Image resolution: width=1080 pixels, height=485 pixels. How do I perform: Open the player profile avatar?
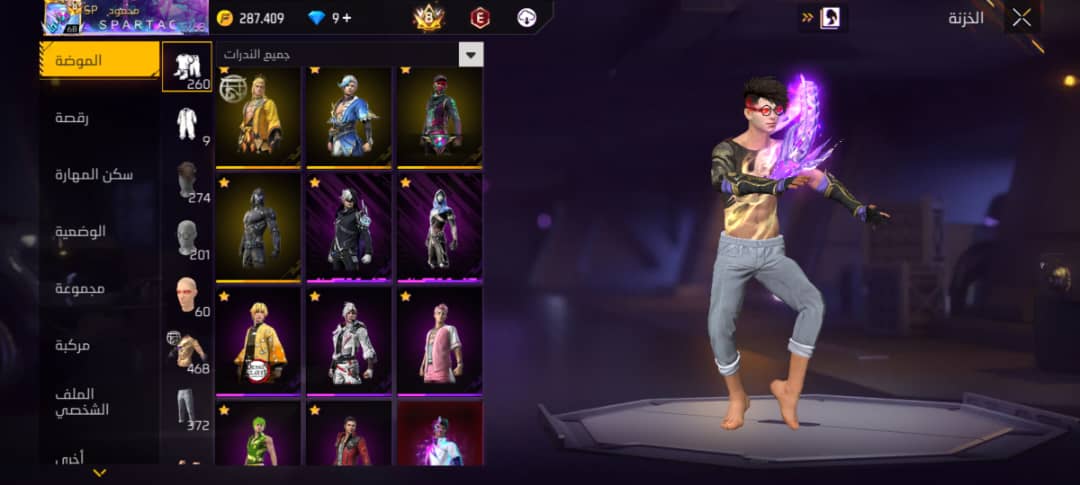click(x=62, y=17)
